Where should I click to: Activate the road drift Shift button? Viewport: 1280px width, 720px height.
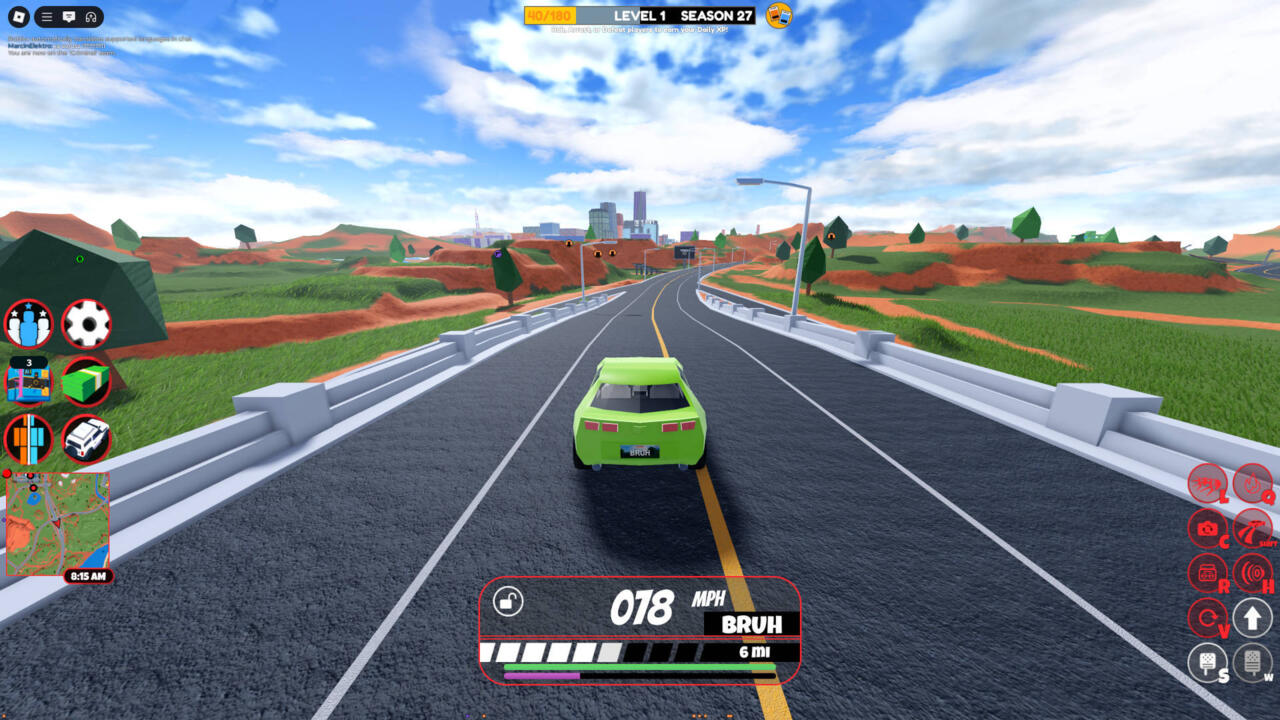(1252, 528)
